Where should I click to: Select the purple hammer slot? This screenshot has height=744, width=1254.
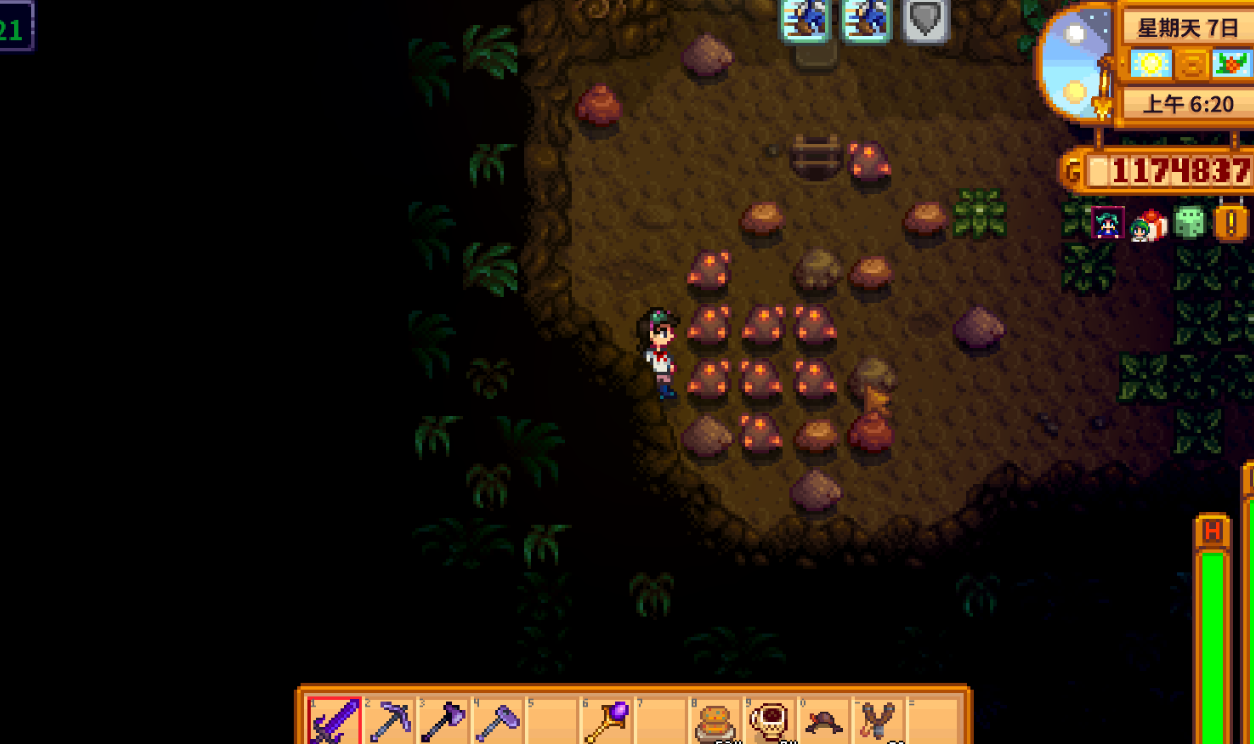point(497,720)
